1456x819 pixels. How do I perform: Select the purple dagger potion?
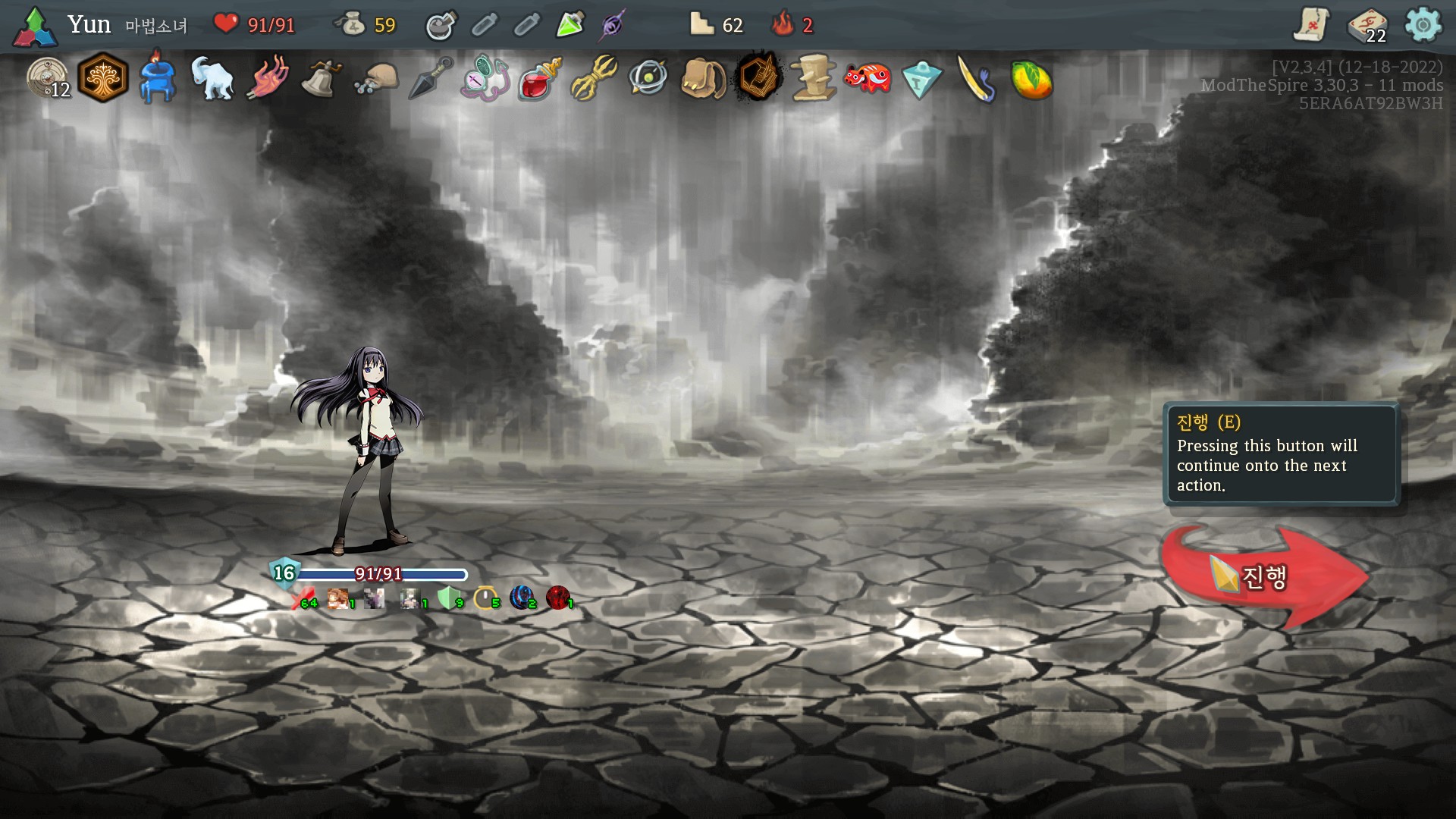(x=613, y=25)
